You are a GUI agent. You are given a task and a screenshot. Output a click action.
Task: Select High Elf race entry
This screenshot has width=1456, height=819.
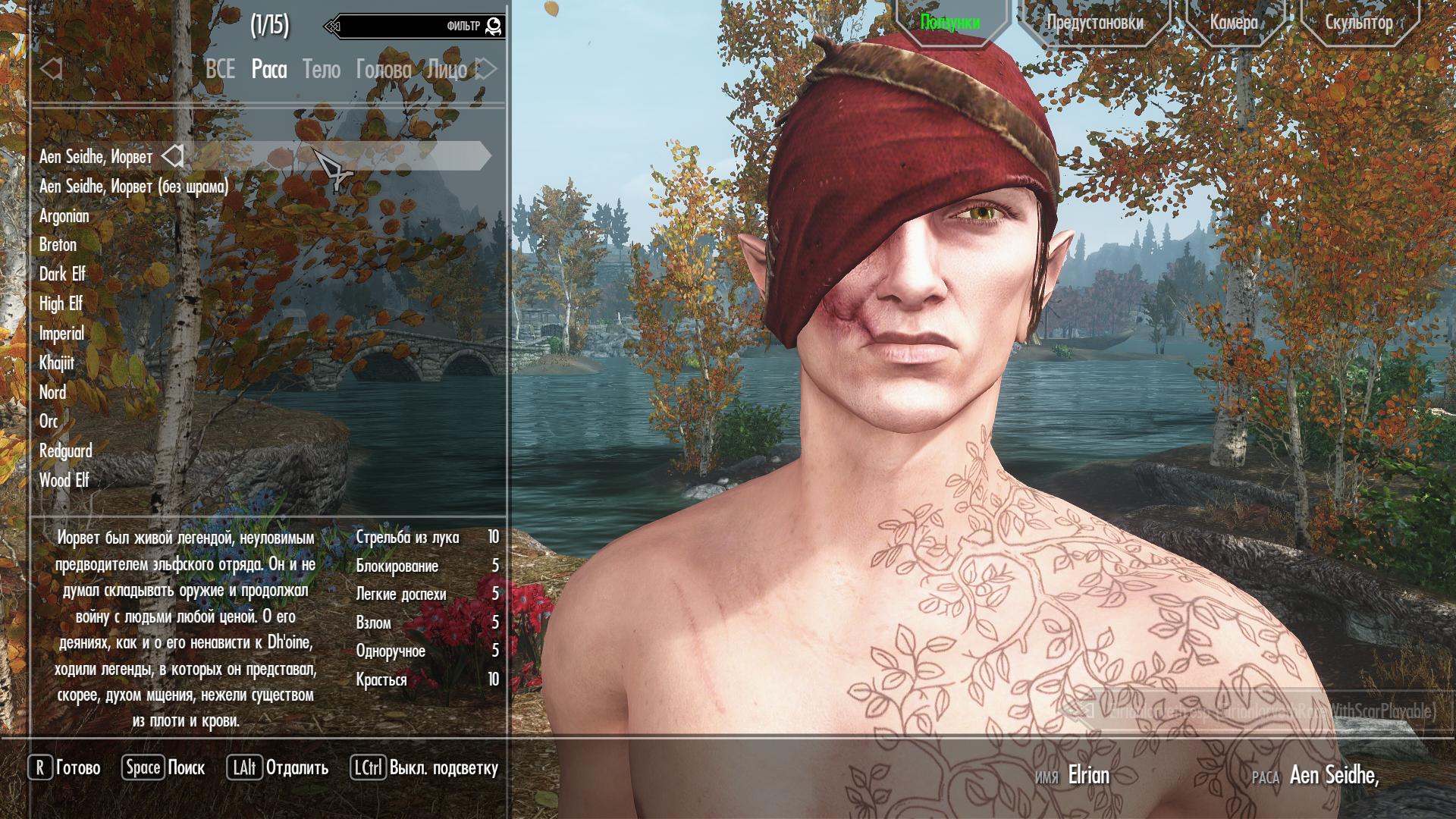61,303
